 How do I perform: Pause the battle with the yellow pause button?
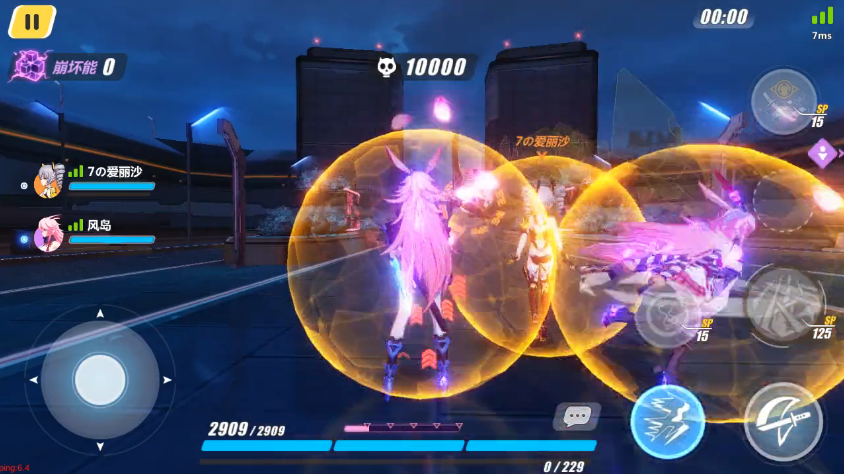click(32, 21)
